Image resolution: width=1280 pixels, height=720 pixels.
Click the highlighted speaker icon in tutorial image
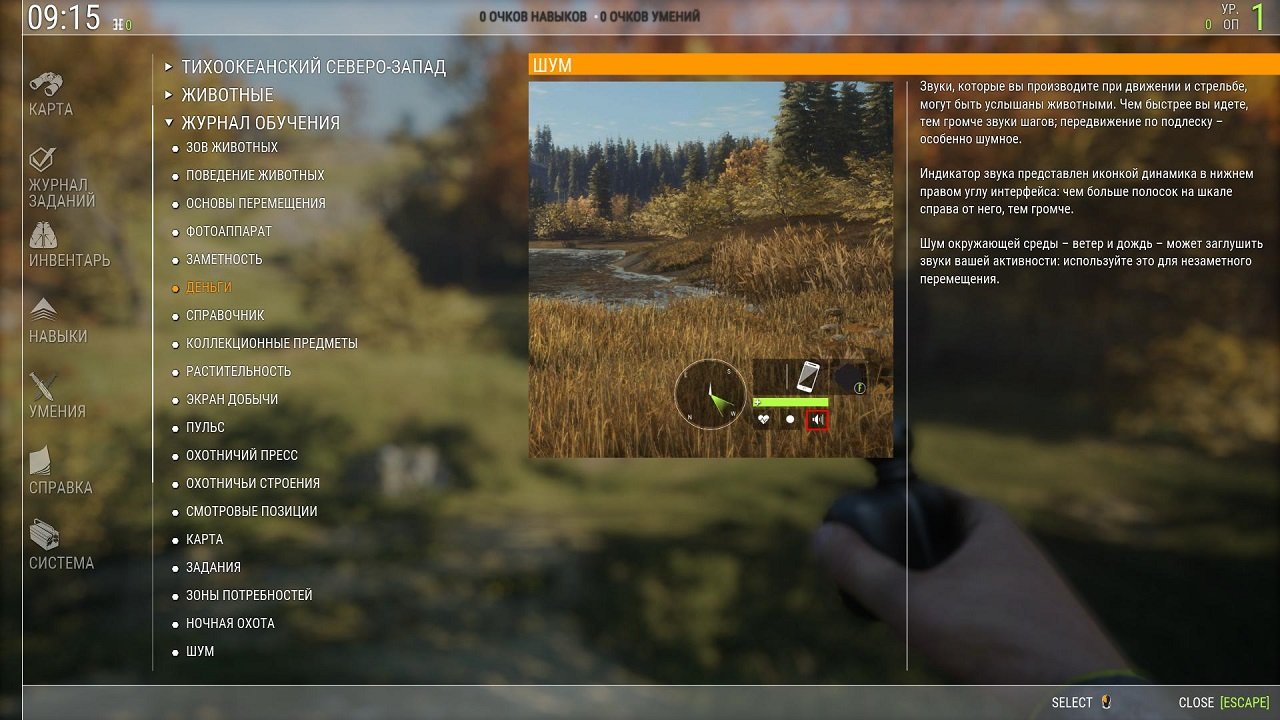(x=817, y=418)
